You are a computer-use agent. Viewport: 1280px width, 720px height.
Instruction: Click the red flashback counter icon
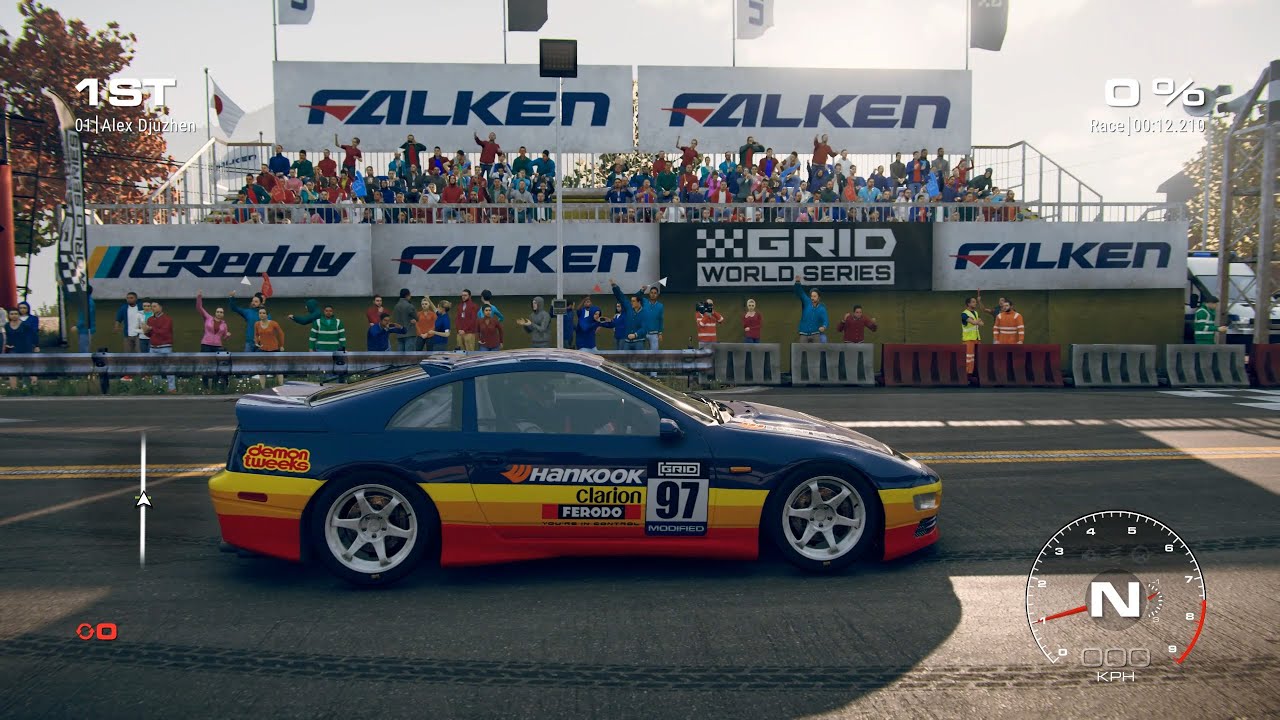click(96, 630)
